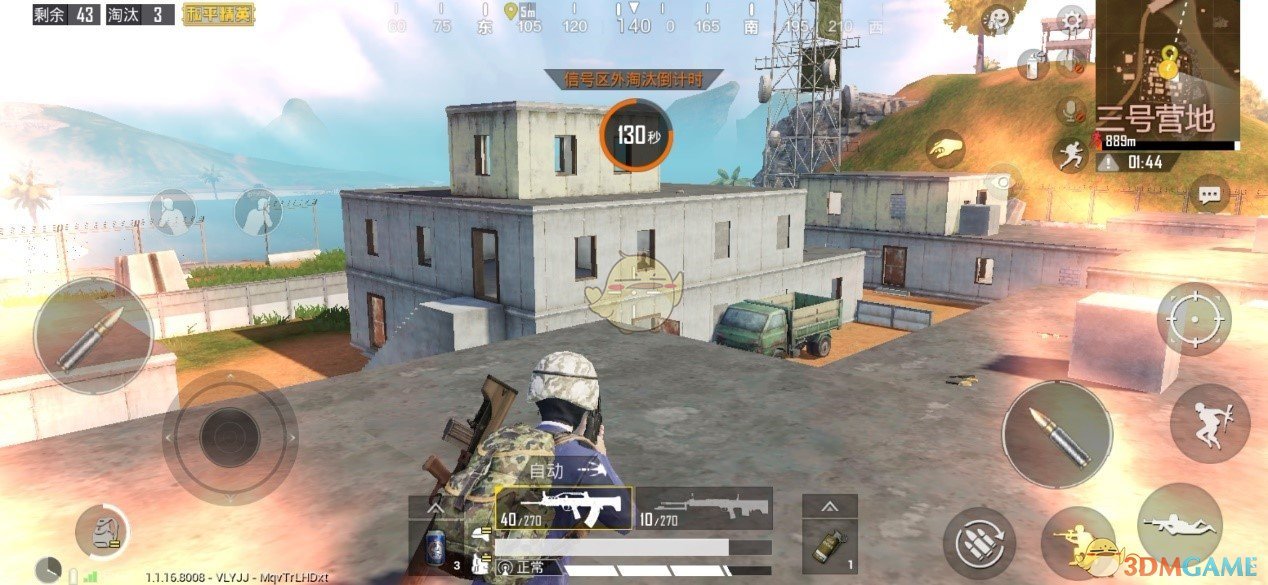Aim down sights with the crosshair button
The height and width of the screenshot is (585, 1268).
point(1193,319)
